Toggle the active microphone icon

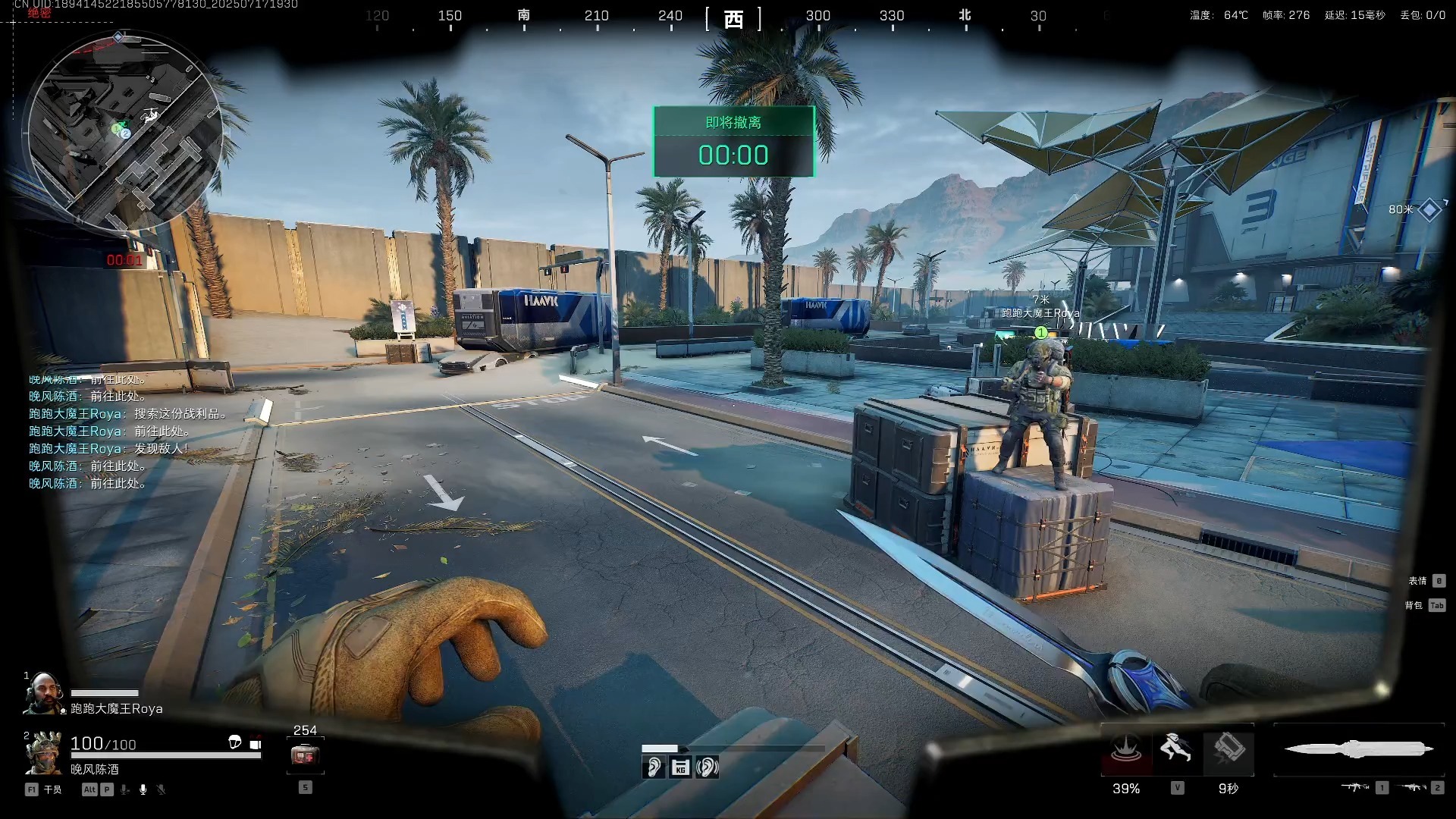[x=143, y=789]
